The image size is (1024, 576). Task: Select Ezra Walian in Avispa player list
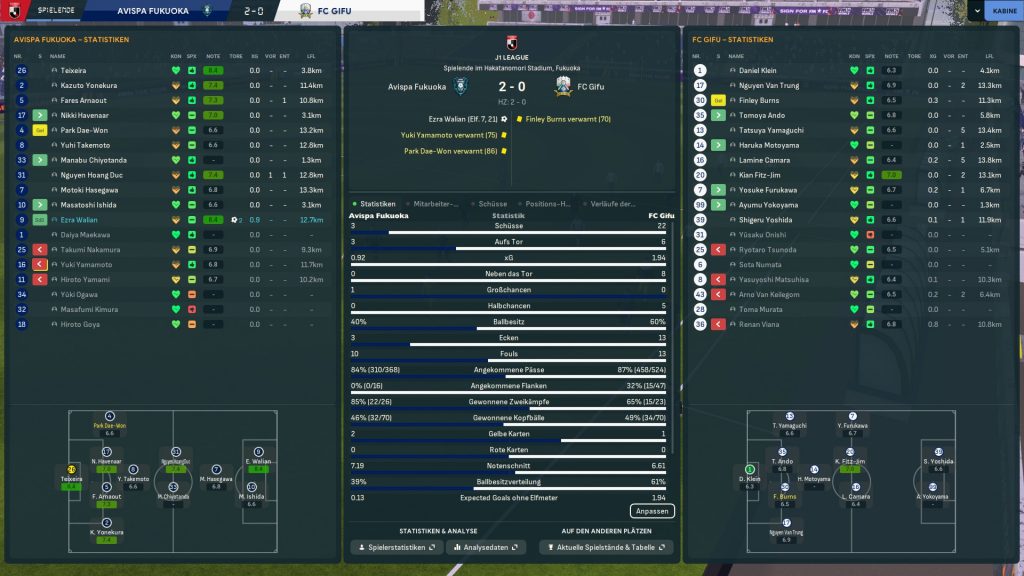[x=80, y=220]
